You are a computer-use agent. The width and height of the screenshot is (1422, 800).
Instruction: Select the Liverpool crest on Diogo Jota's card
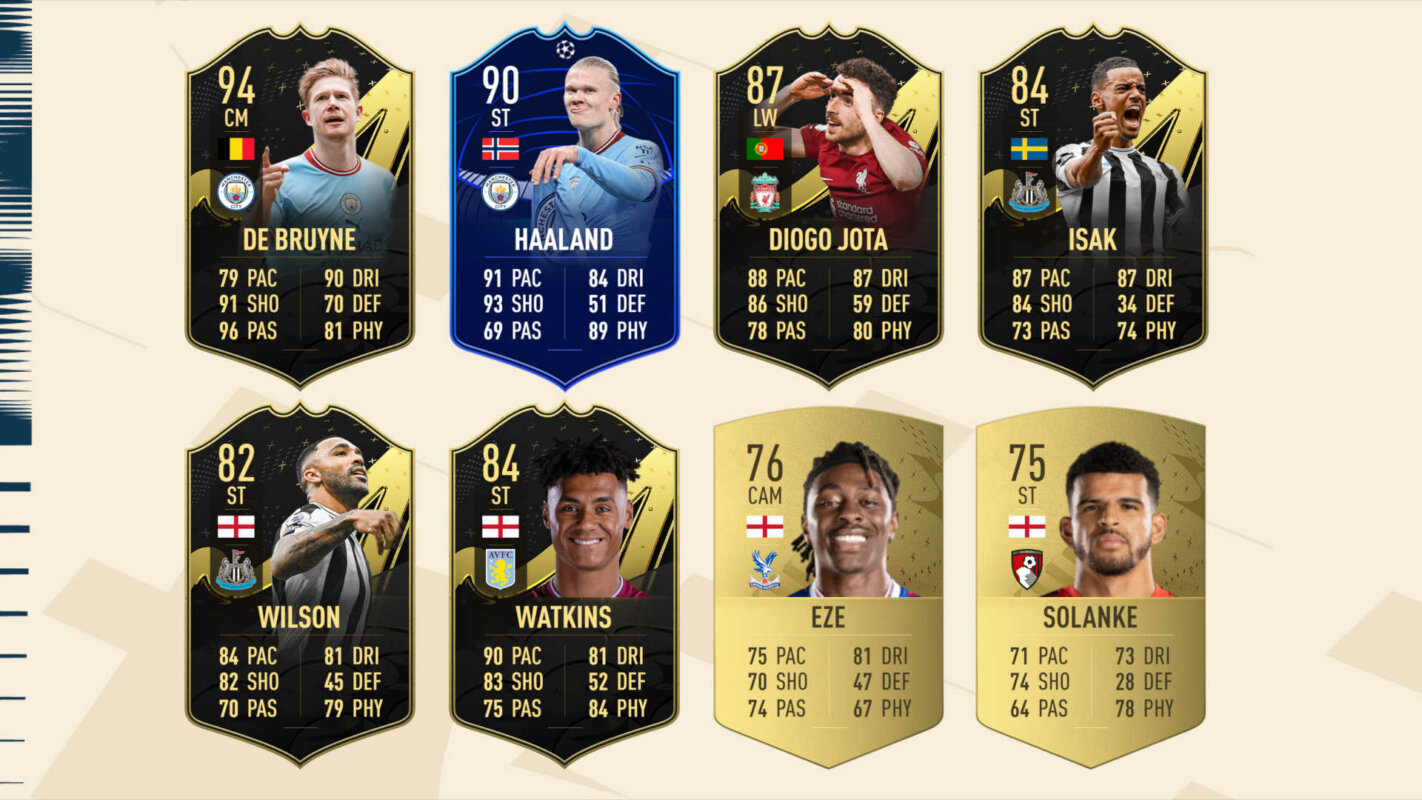(x=764, y=188)
